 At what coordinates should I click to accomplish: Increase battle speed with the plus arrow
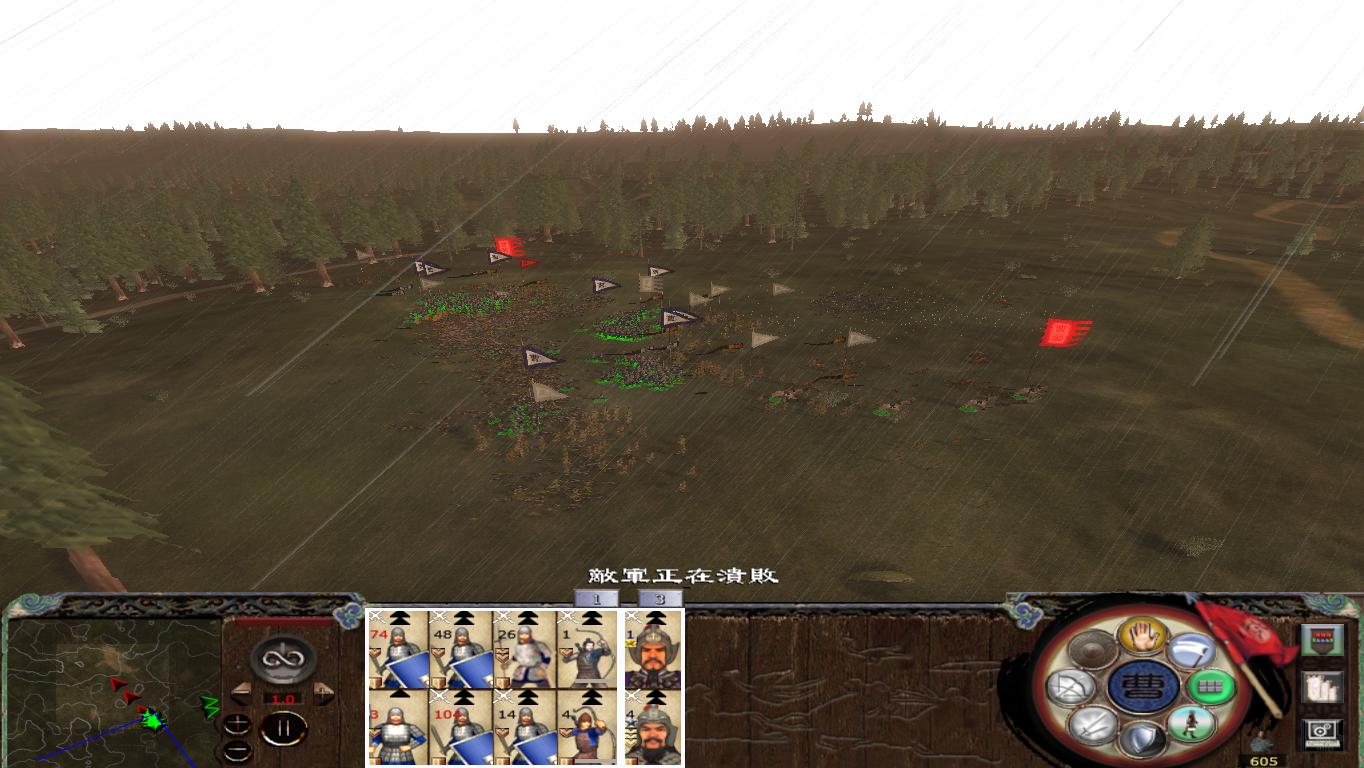pyautogui.click(x=323, y=692)
